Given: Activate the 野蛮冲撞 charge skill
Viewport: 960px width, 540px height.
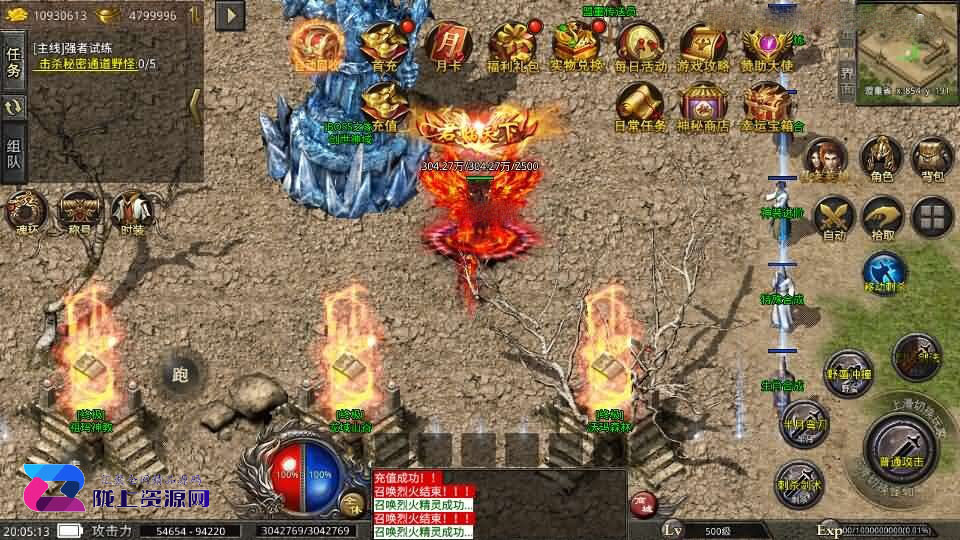Looking at the screenshot, I should [x=848, y=373].
